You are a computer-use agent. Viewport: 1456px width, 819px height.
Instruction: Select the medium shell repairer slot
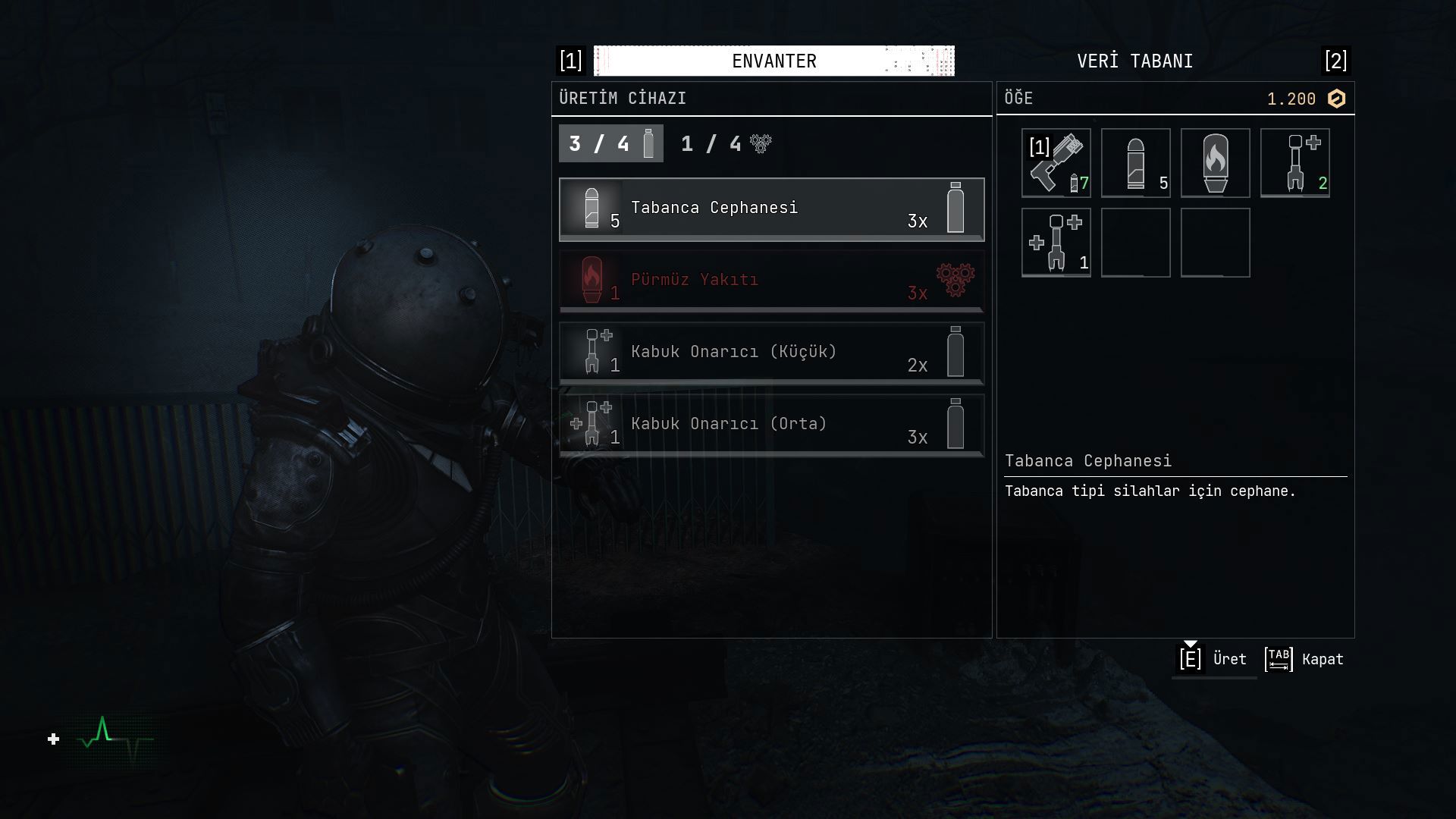coord(1056,243)
